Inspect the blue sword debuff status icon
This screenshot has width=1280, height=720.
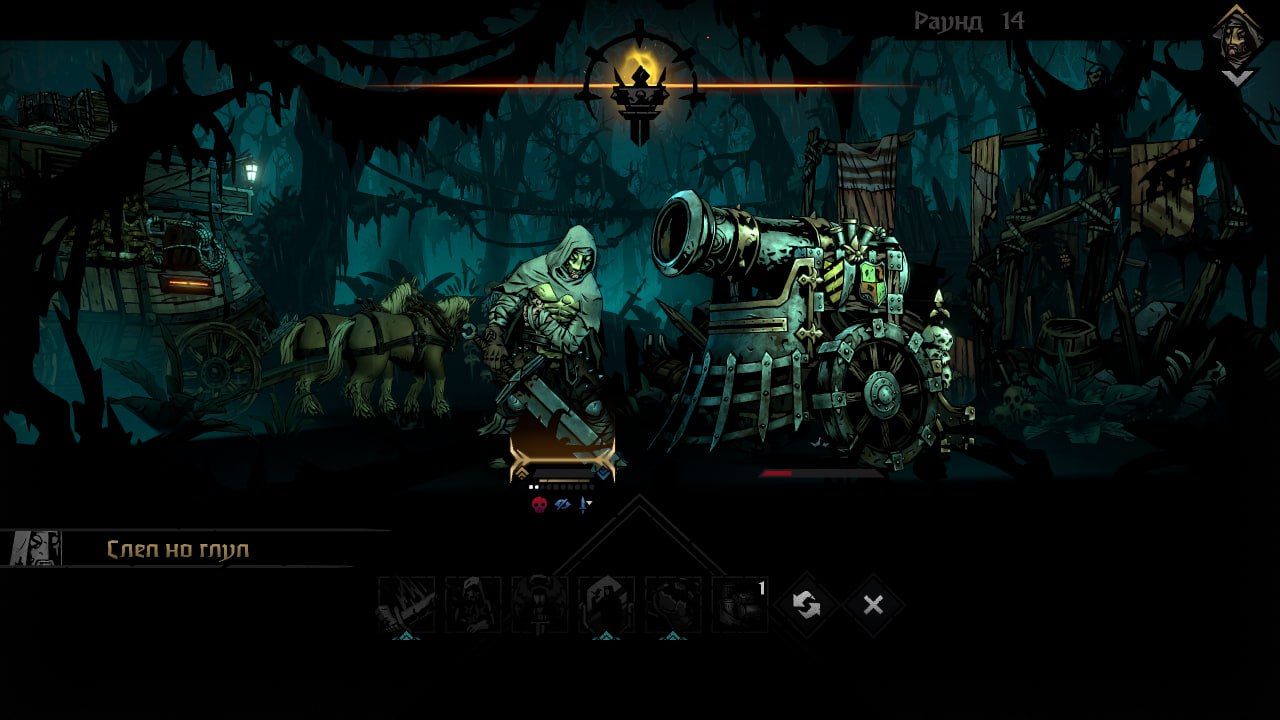(x=584, y=504)
